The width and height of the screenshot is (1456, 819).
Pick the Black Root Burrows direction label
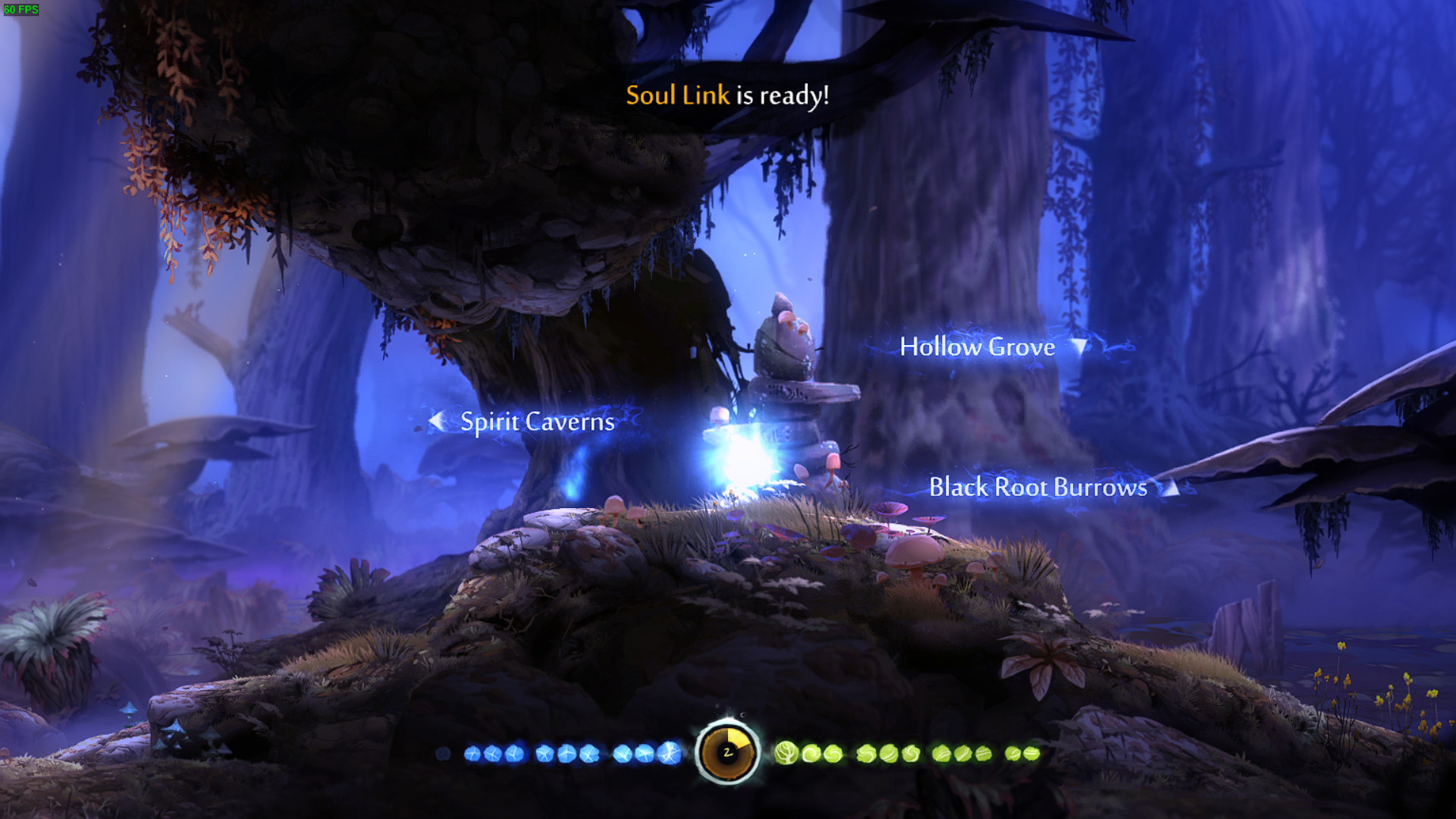tap(1037, 487)
